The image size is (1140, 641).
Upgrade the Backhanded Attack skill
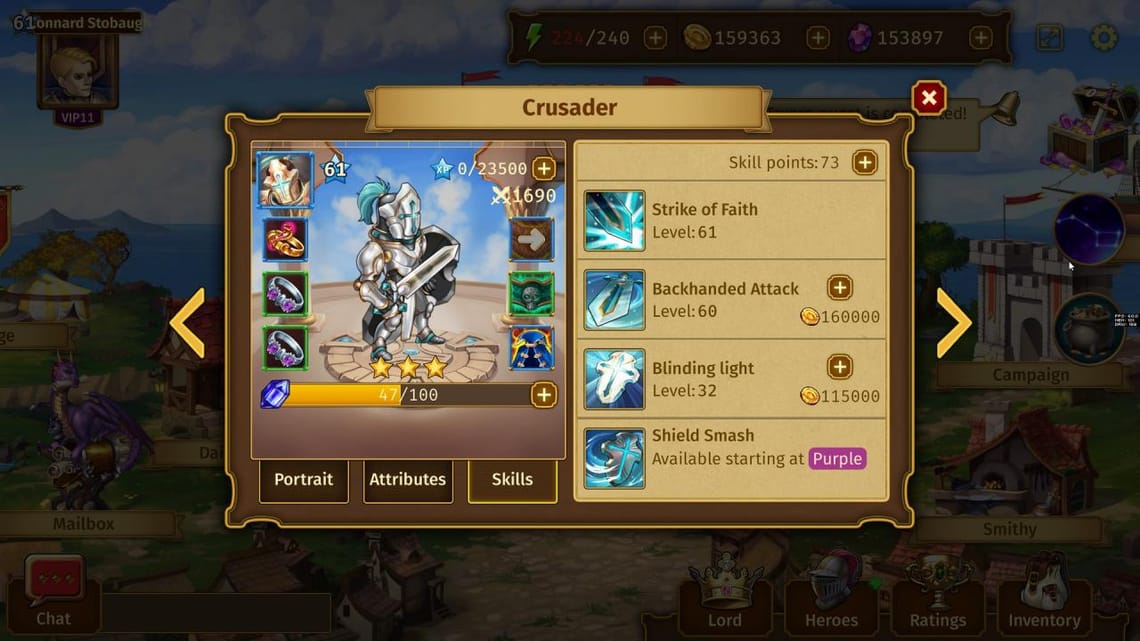(840, 288)
